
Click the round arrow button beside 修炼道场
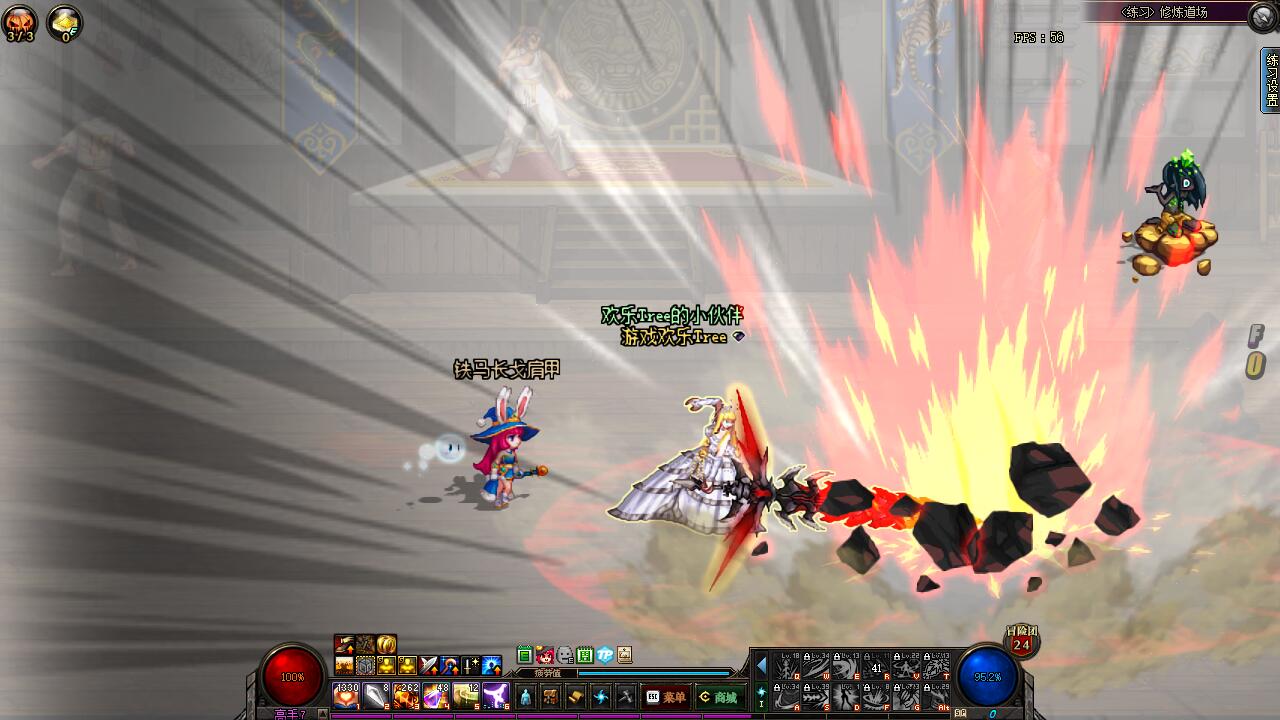click(1262, 14)
